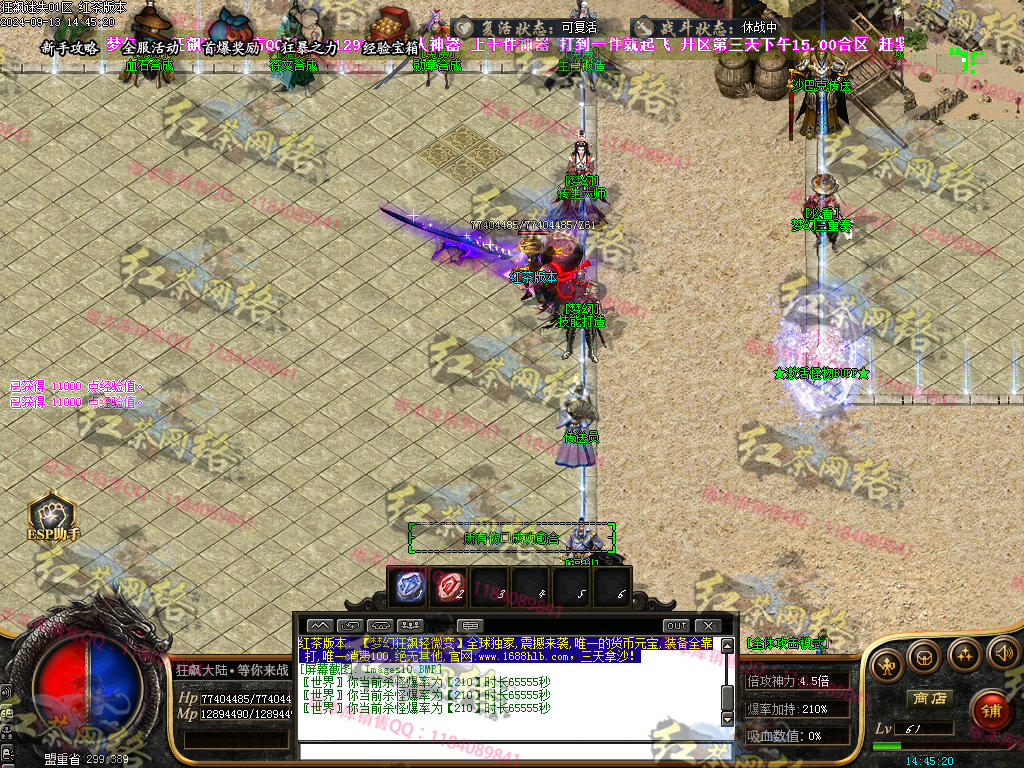Image resolution: width=1024 pixels, height=768 pixels.
Task: Select the blue gem in hotbar slot 1
Action: 411,586
